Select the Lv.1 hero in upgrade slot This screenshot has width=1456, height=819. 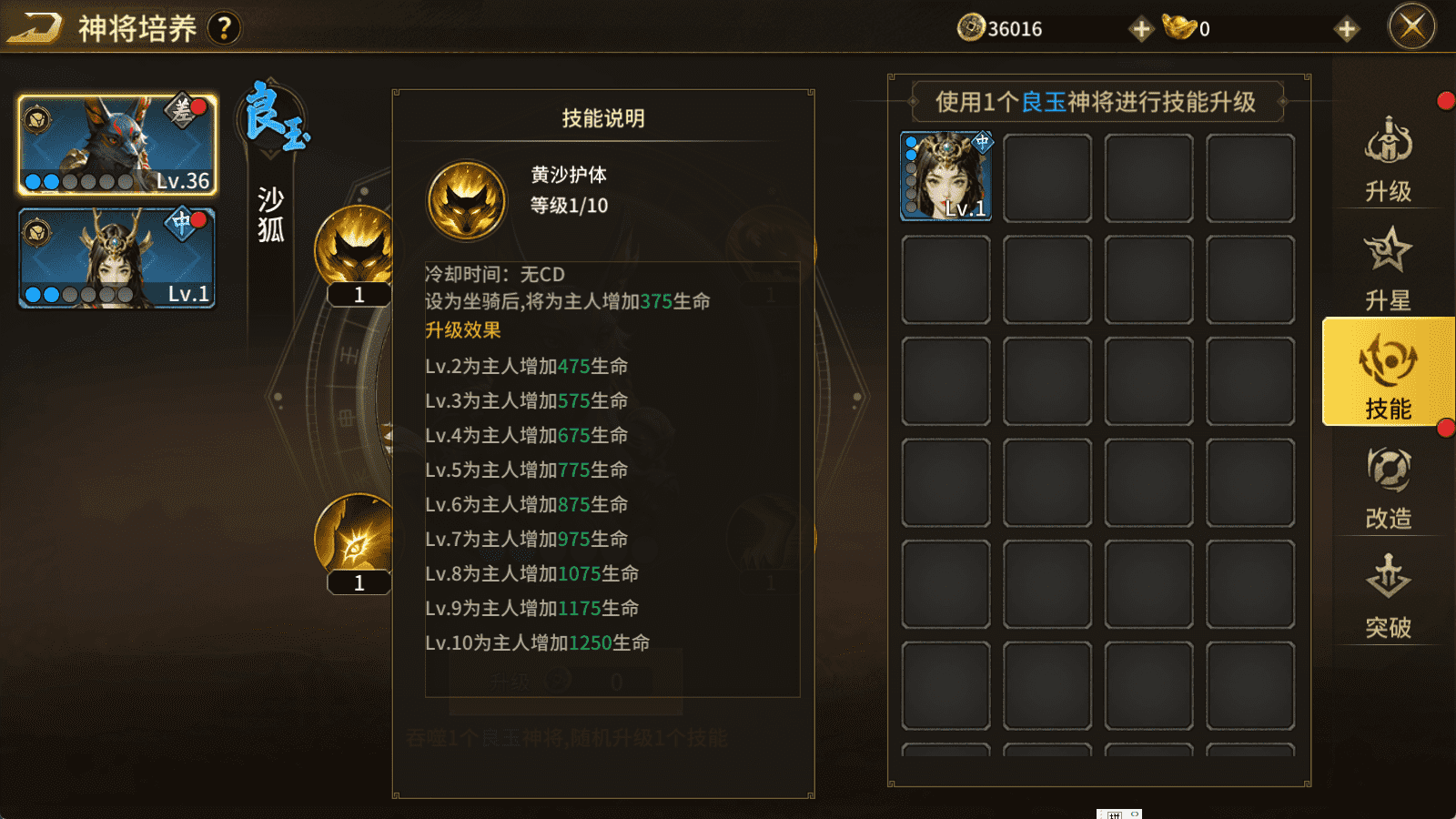point(945,176)
